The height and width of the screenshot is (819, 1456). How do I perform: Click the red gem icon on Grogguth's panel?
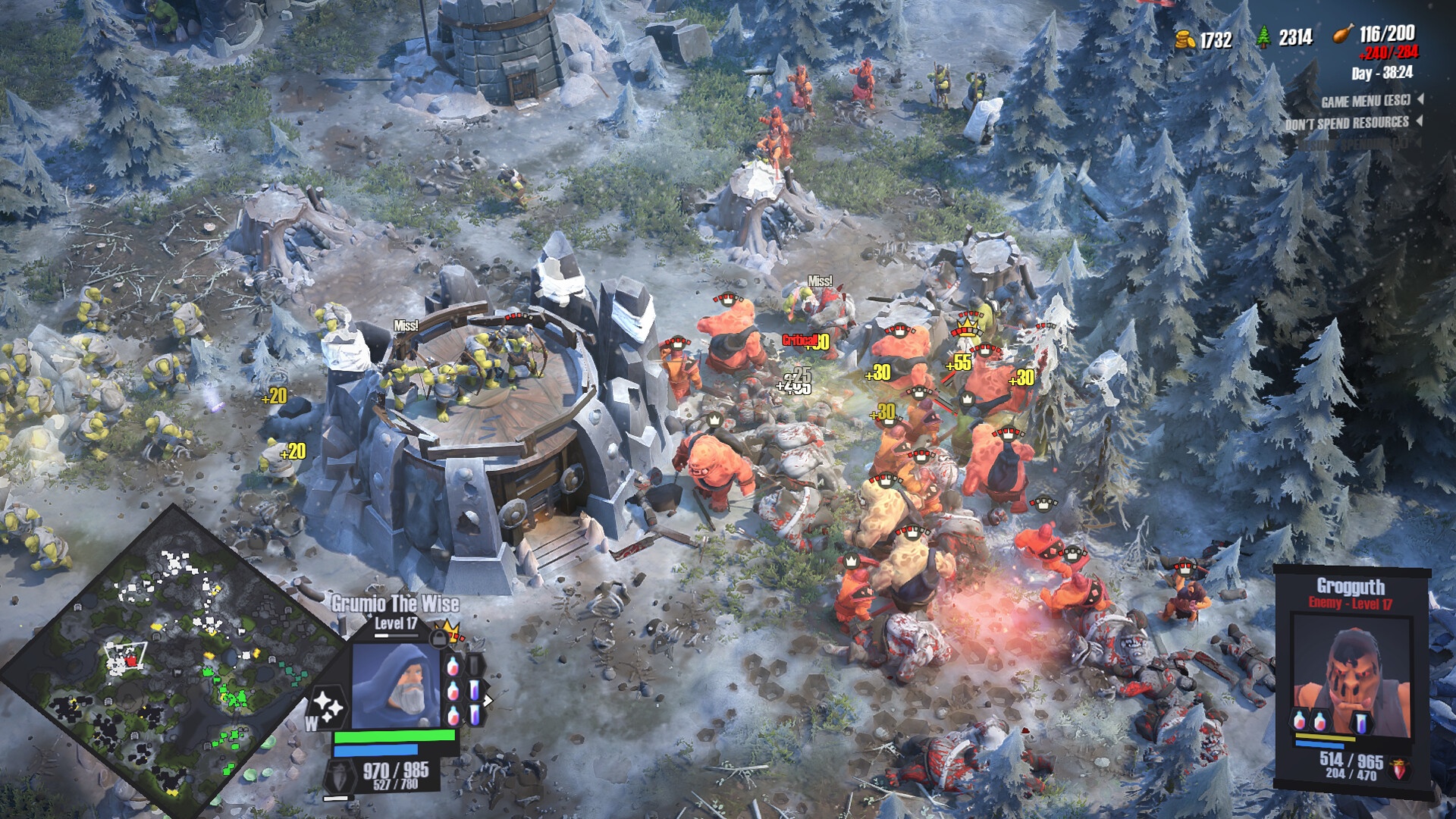coord(1399,770)
